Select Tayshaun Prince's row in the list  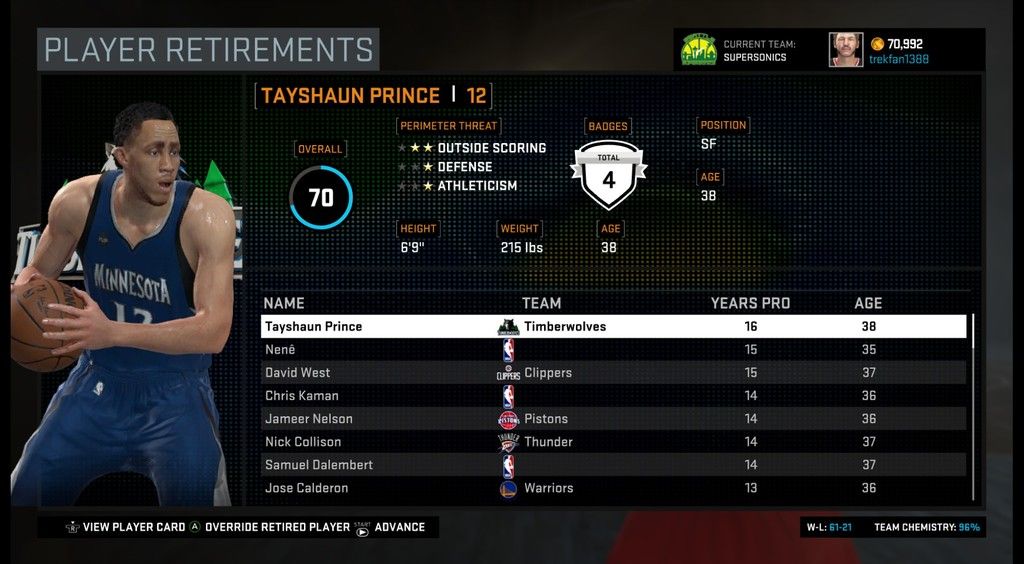(612, 327)
